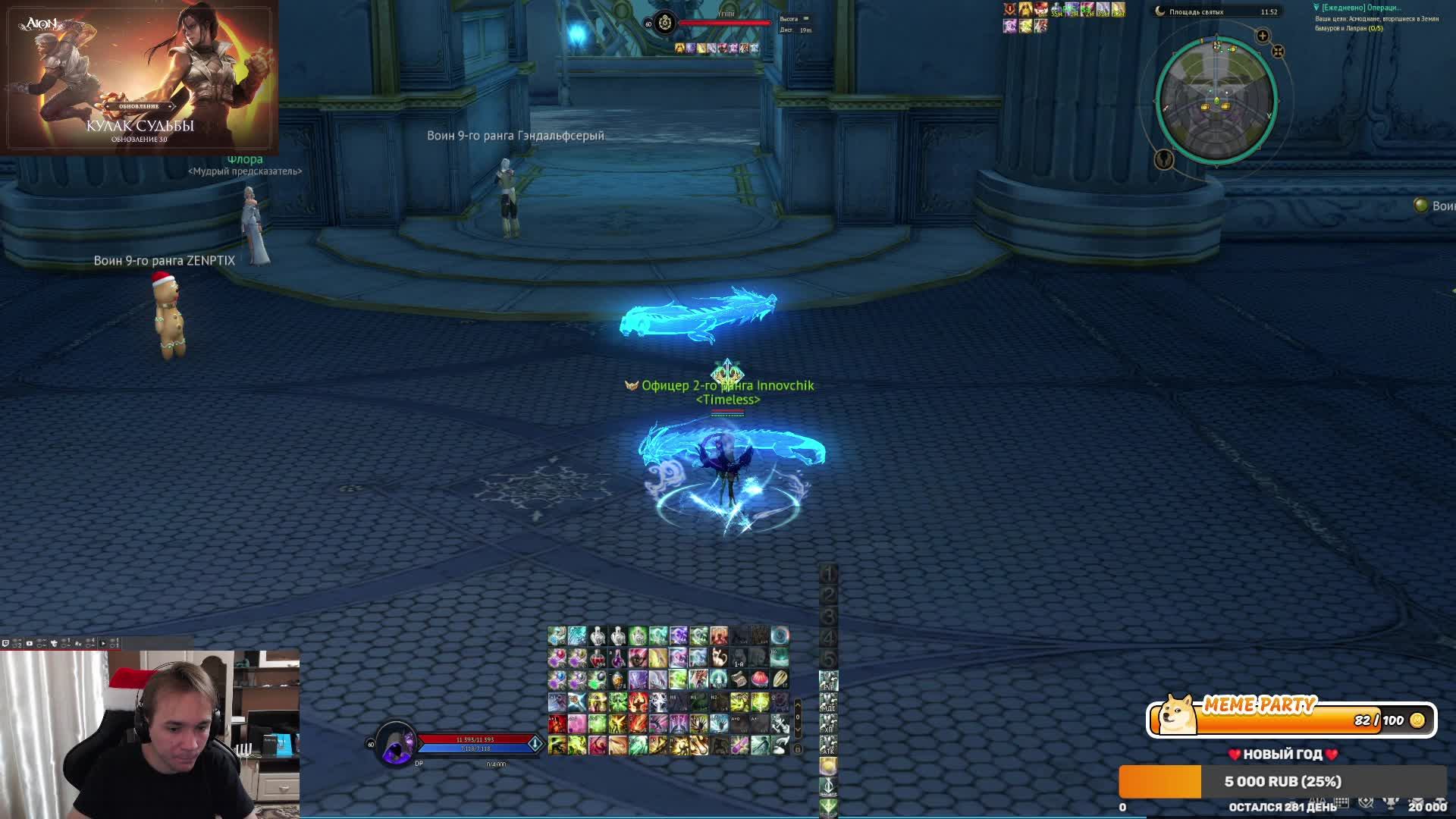Screen dimensions: 1456x819
Task: Select the target portrait at screen top
Action: pos(665,23)
